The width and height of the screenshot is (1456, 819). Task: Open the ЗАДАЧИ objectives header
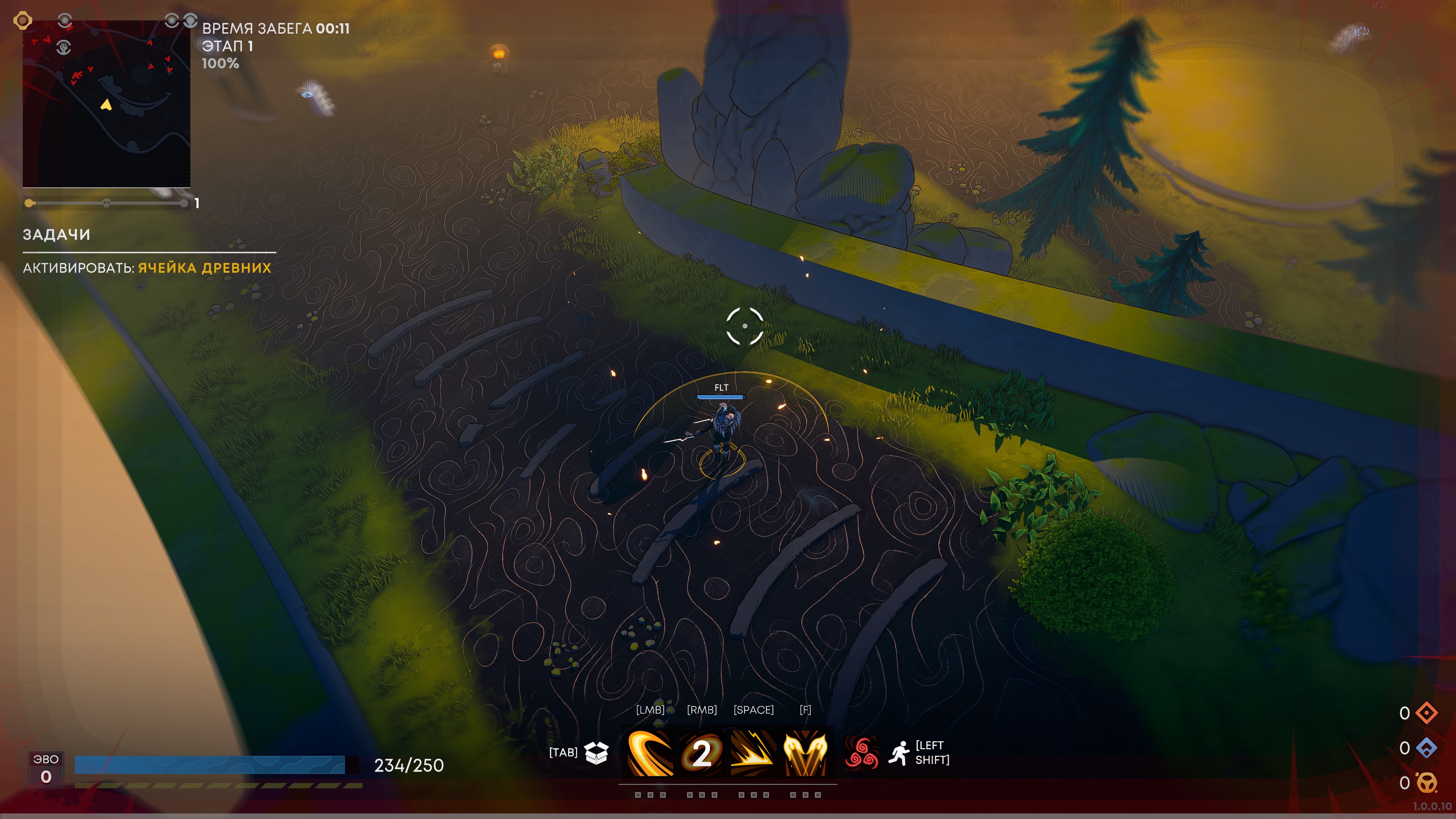(x=56, y=235)
